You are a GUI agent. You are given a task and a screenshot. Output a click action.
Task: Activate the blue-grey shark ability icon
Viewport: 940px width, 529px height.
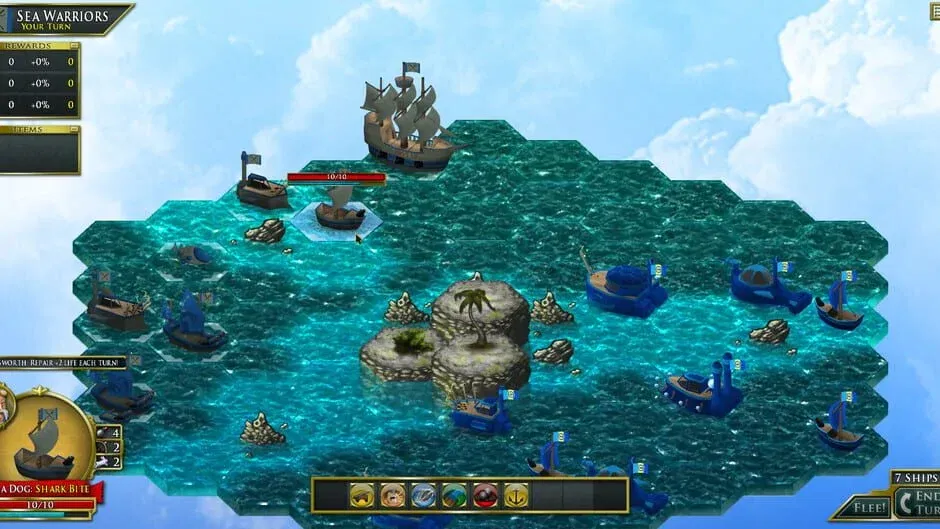pyautogui.click(x=424, y=495)
